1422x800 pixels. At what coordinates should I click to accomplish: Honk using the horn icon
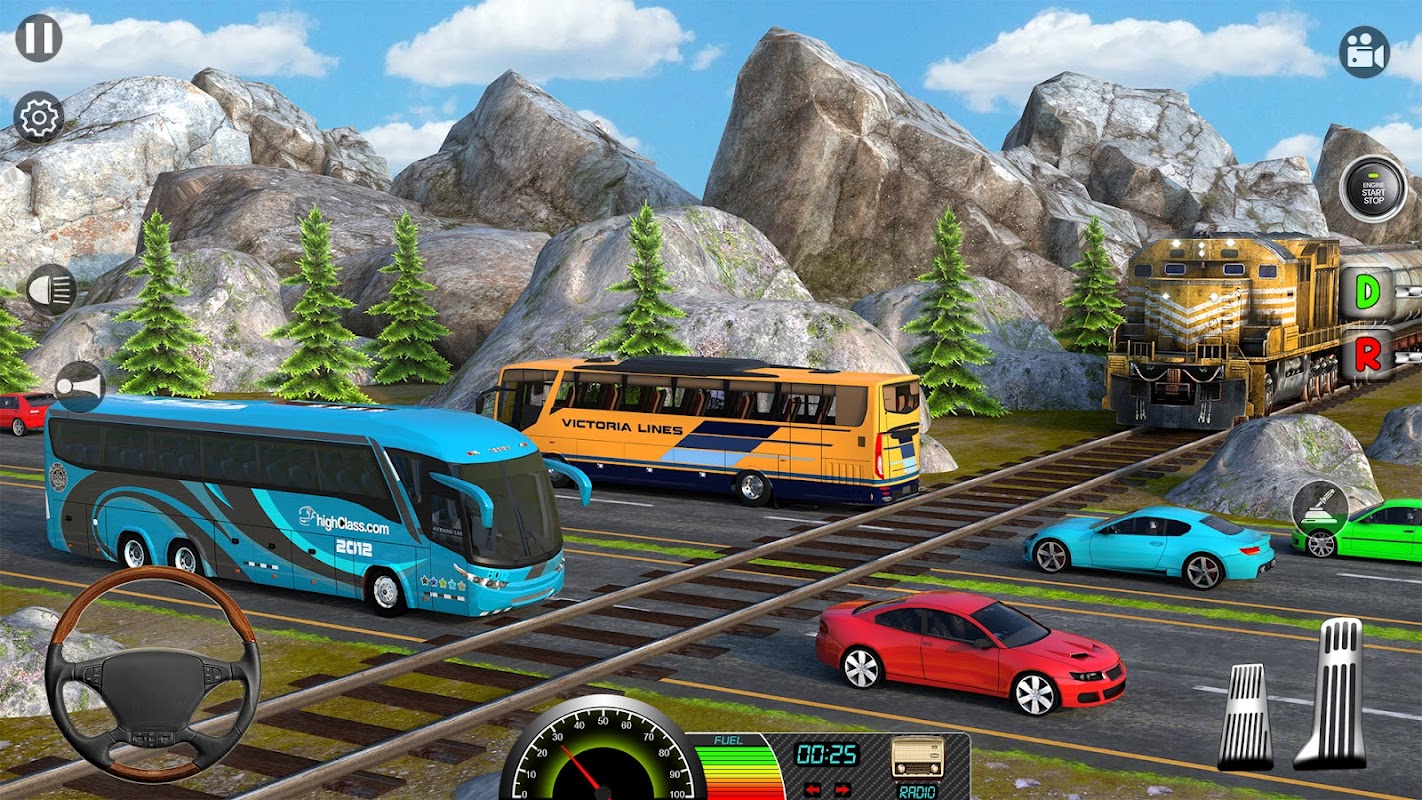[79, 386]
